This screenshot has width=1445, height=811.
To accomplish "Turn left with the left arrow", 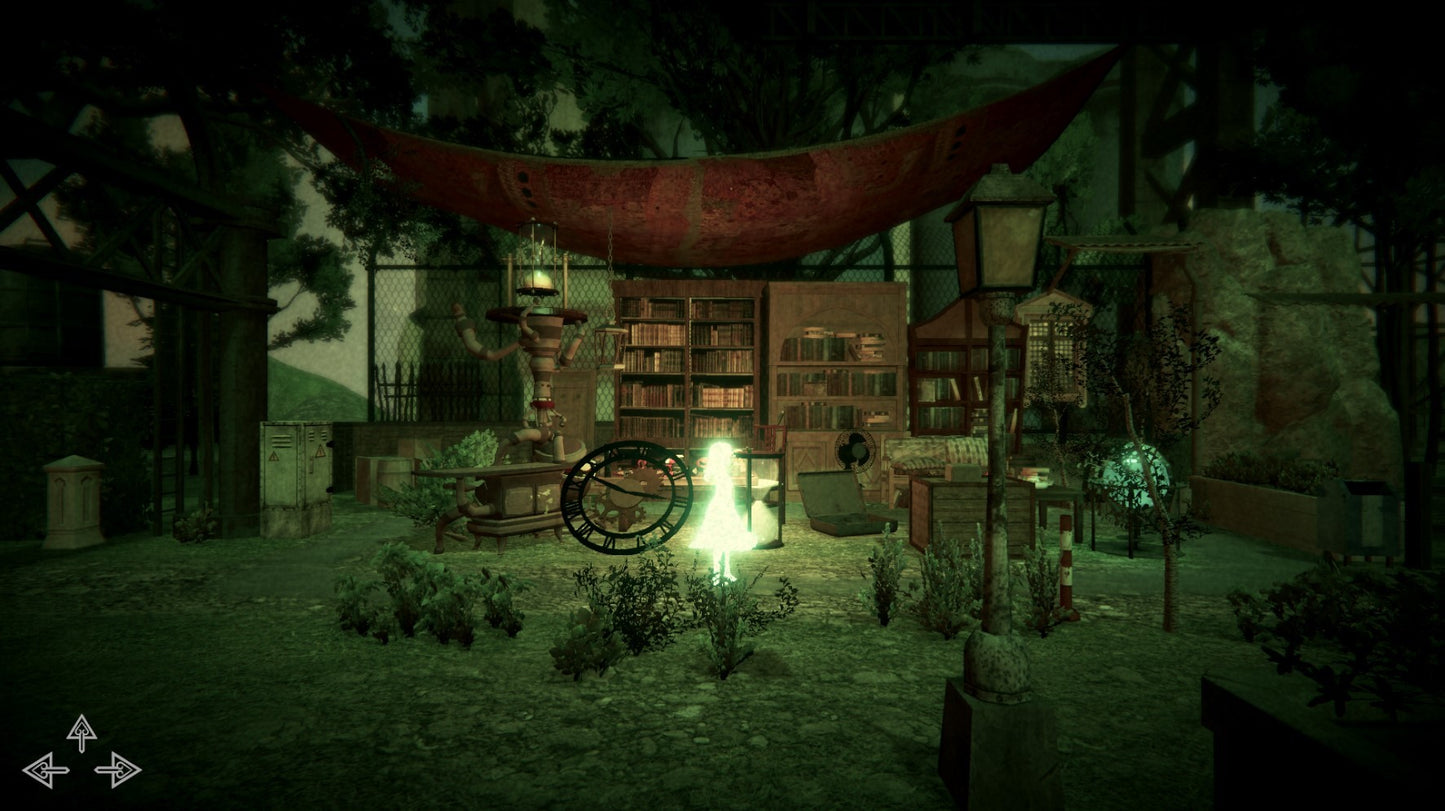I will coord(46,770).
